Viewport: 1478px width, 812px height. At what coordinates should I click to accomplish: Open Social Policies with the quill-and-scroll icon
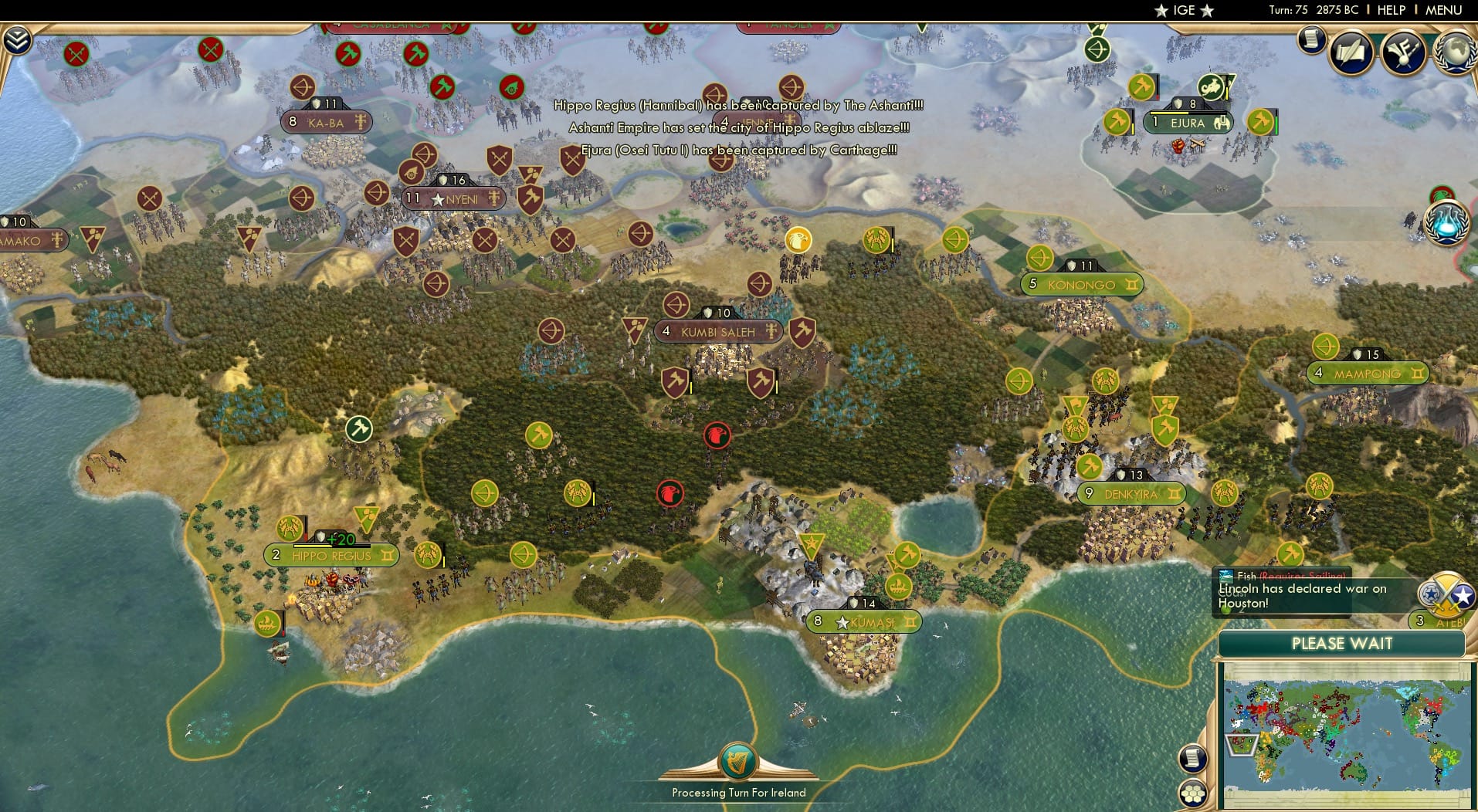click(x=1351, y=50)
